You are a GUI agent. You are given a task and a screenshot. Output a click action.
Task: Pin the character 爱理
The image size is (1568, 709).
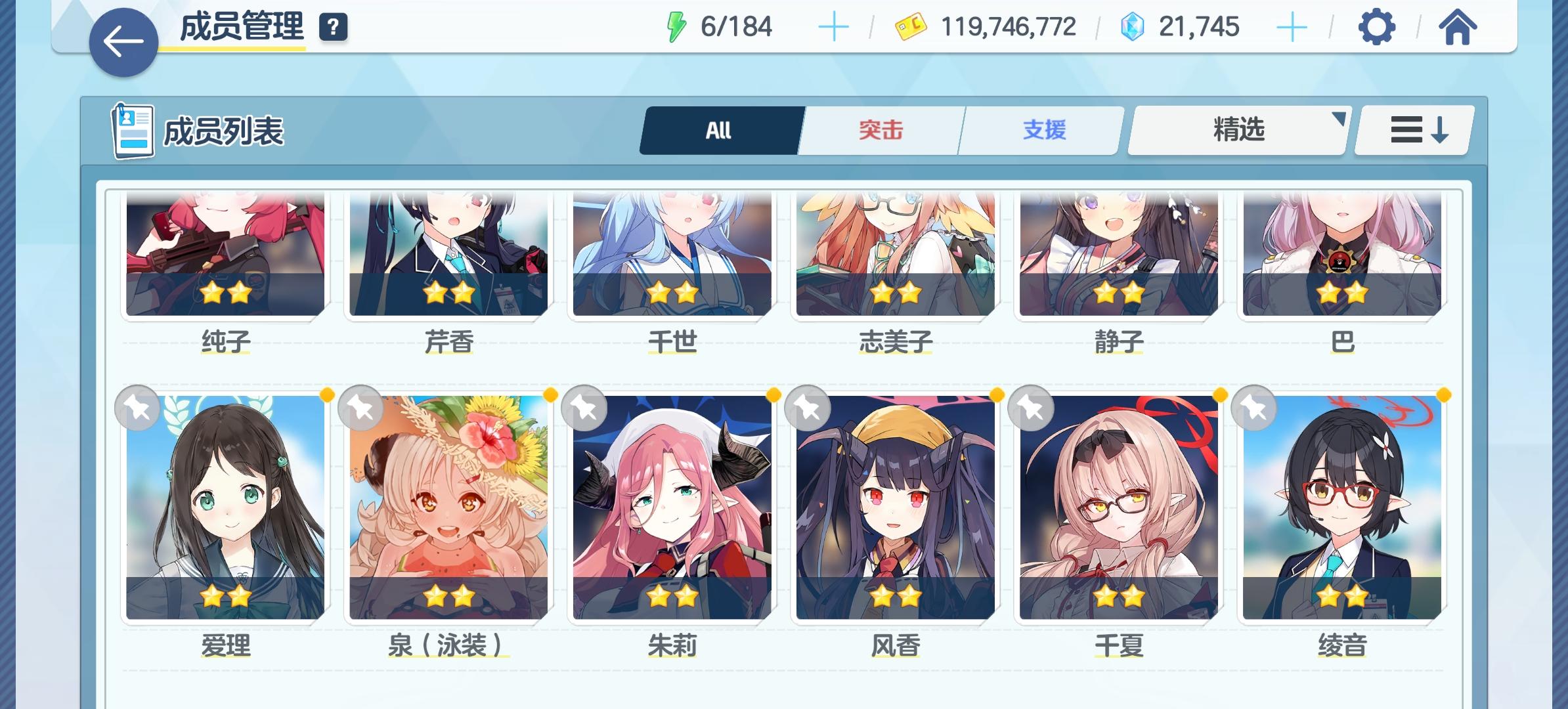(x=137, y=408)
